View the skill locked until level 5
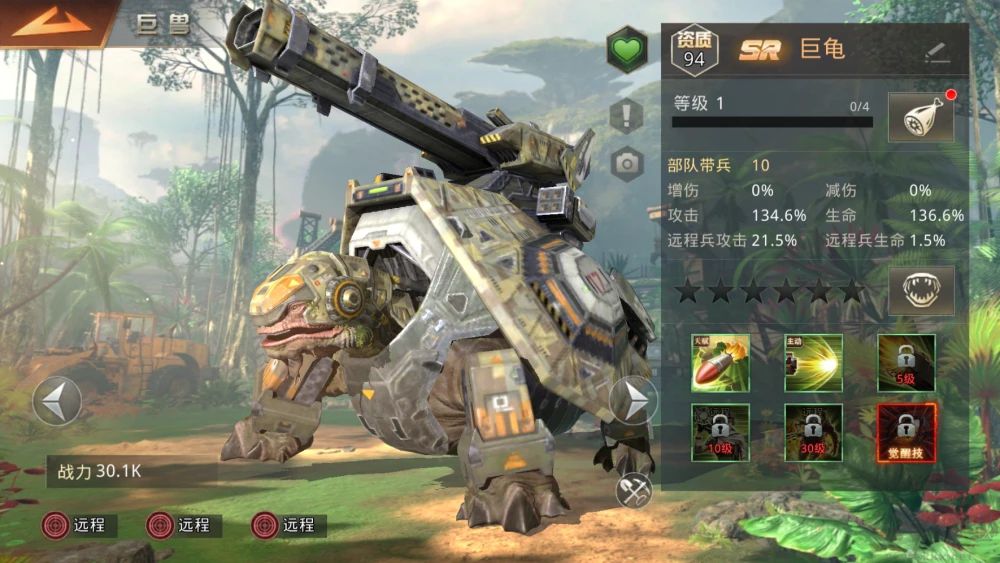The width and height of the screenshot is (1000, 563). 906,363
